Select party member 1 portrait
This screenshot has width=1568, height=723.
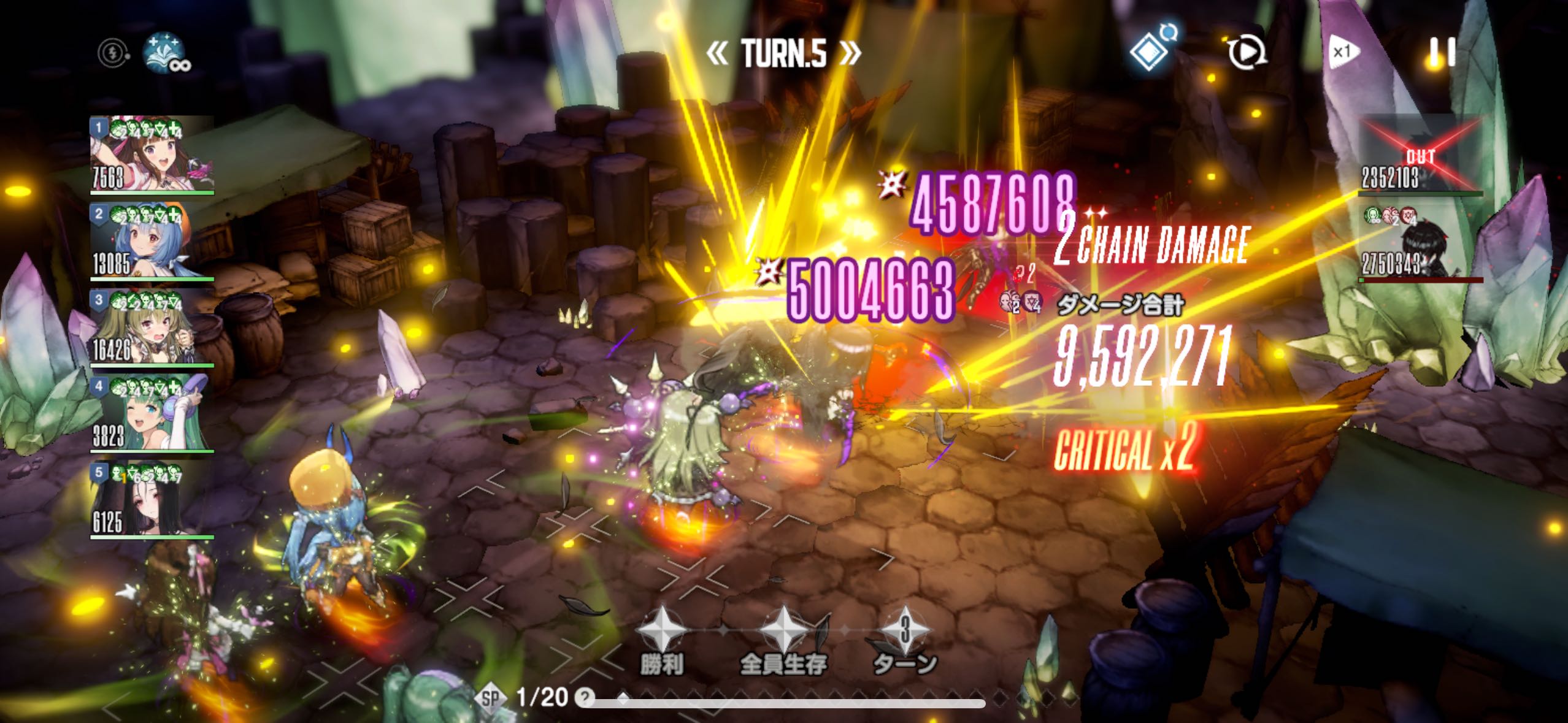point(152,155)
